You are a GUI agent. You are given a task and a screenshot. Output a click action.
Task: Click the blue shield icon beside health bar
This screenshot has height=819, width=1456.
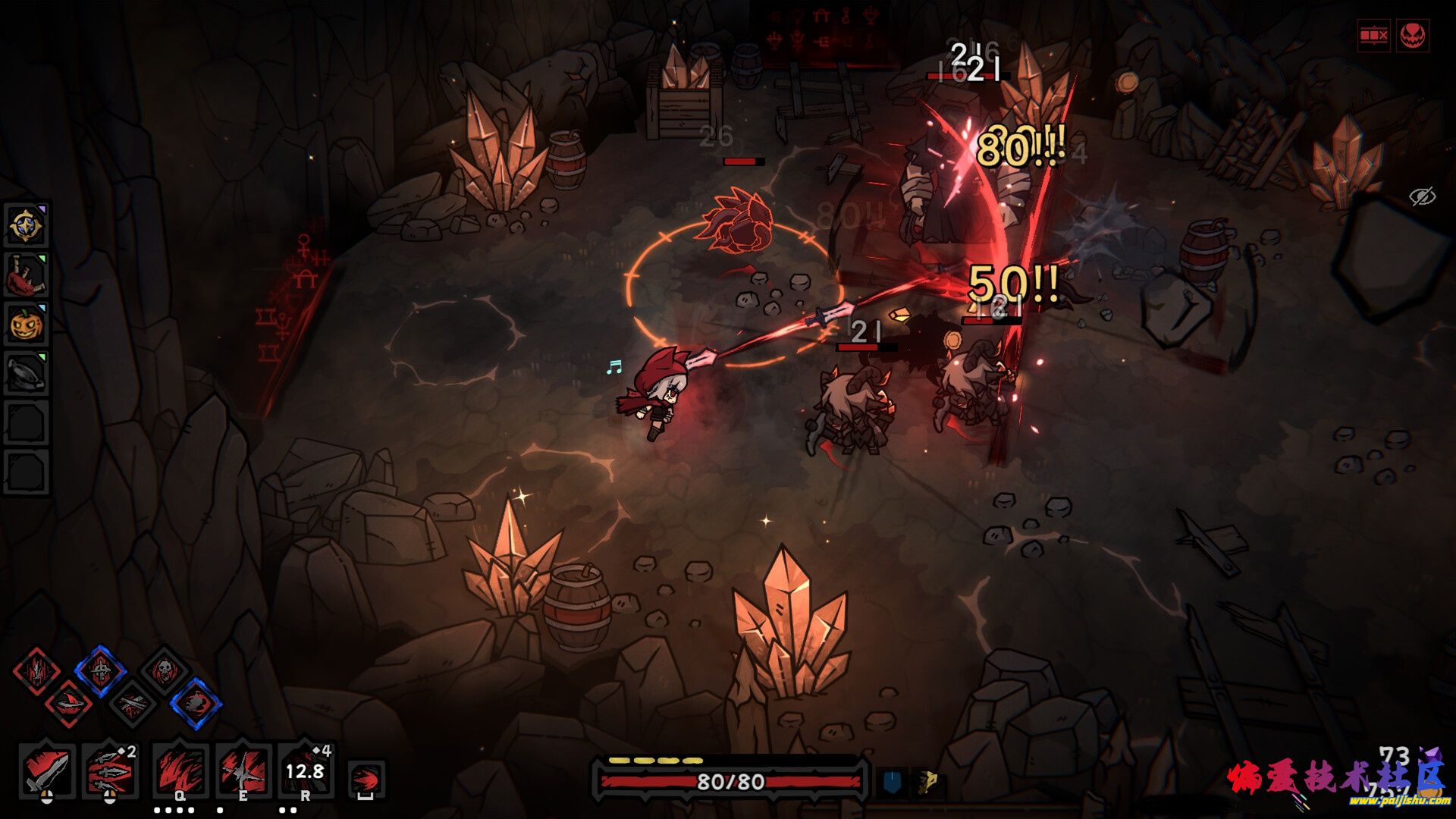tap(892, 782)
